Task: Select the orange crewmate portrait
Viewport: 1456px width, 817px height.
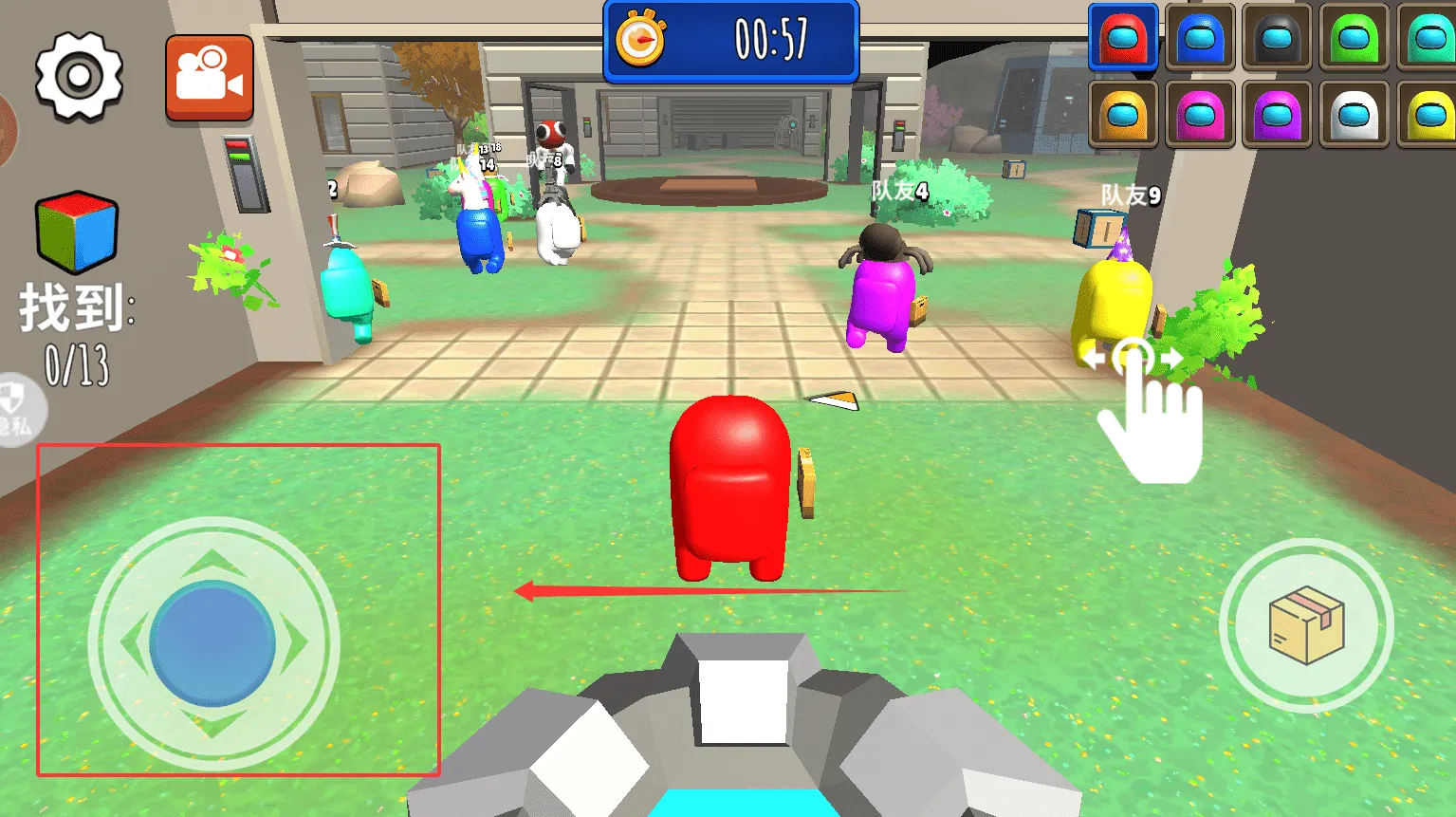Action: pos(1123,114)
